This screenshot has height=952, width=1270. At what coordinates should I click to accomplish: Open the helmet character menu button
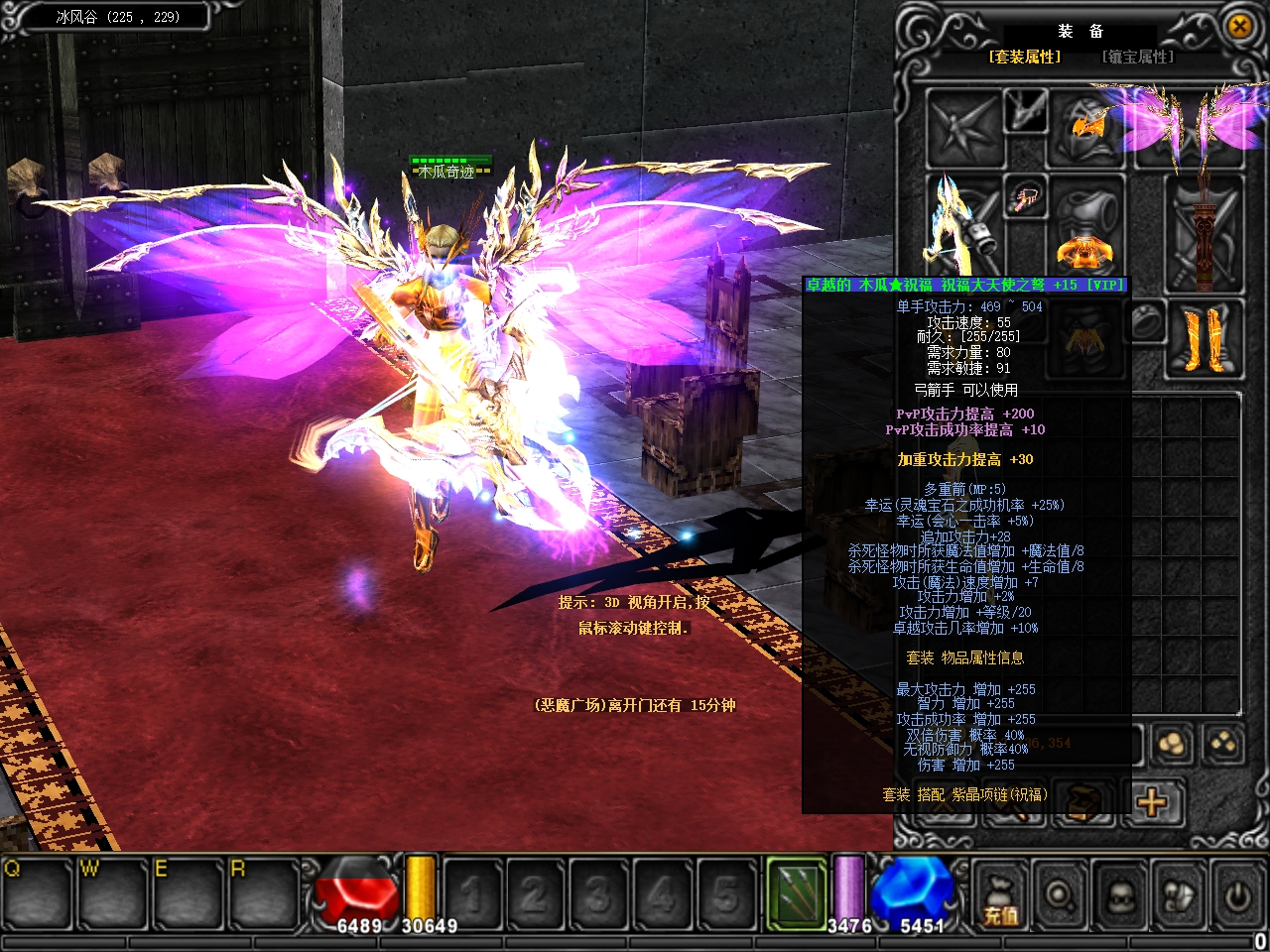(1120, 897)
